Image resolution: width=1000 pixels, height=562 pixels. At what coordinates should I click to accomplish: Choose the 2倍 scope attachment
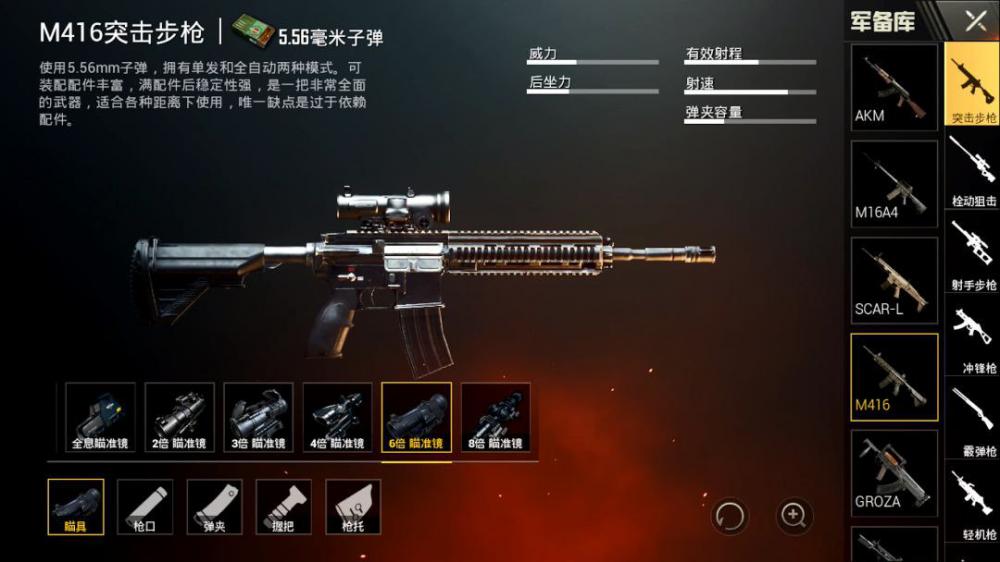coord(179,416)
